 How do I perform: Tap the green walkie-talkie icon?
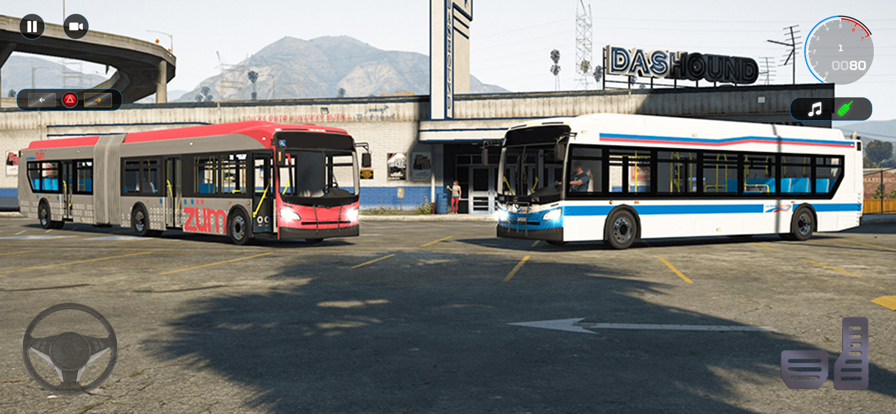tap(846, 109)
